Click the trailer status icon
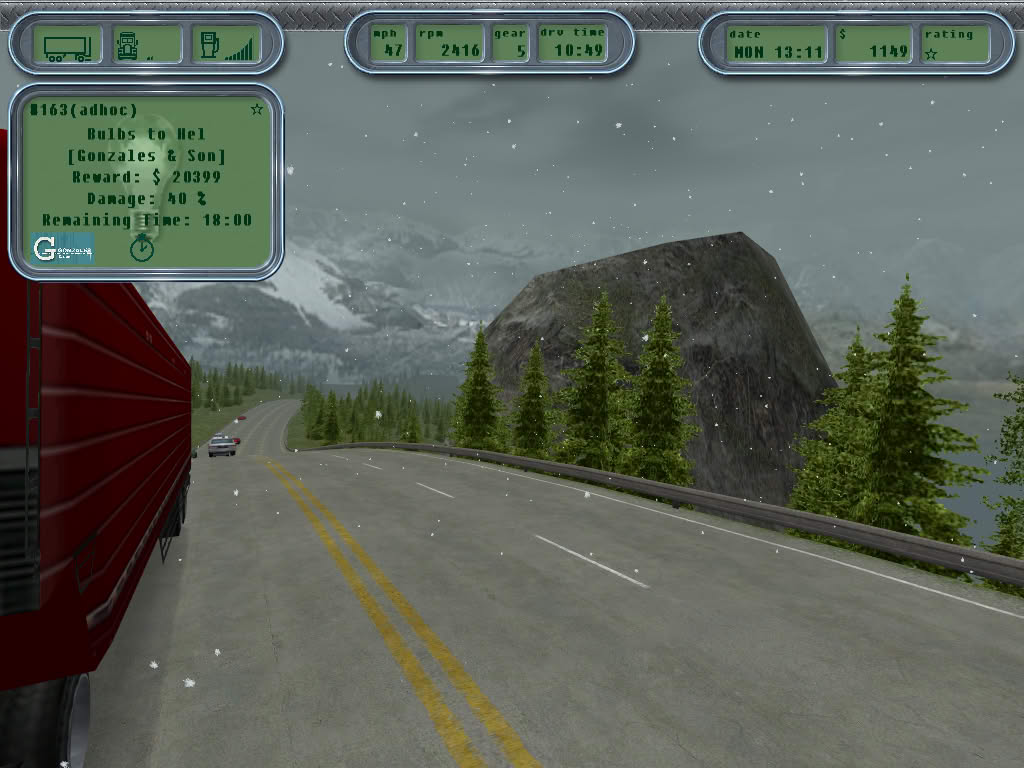This screenshot has height=768, width=1024. click(67, 46)
